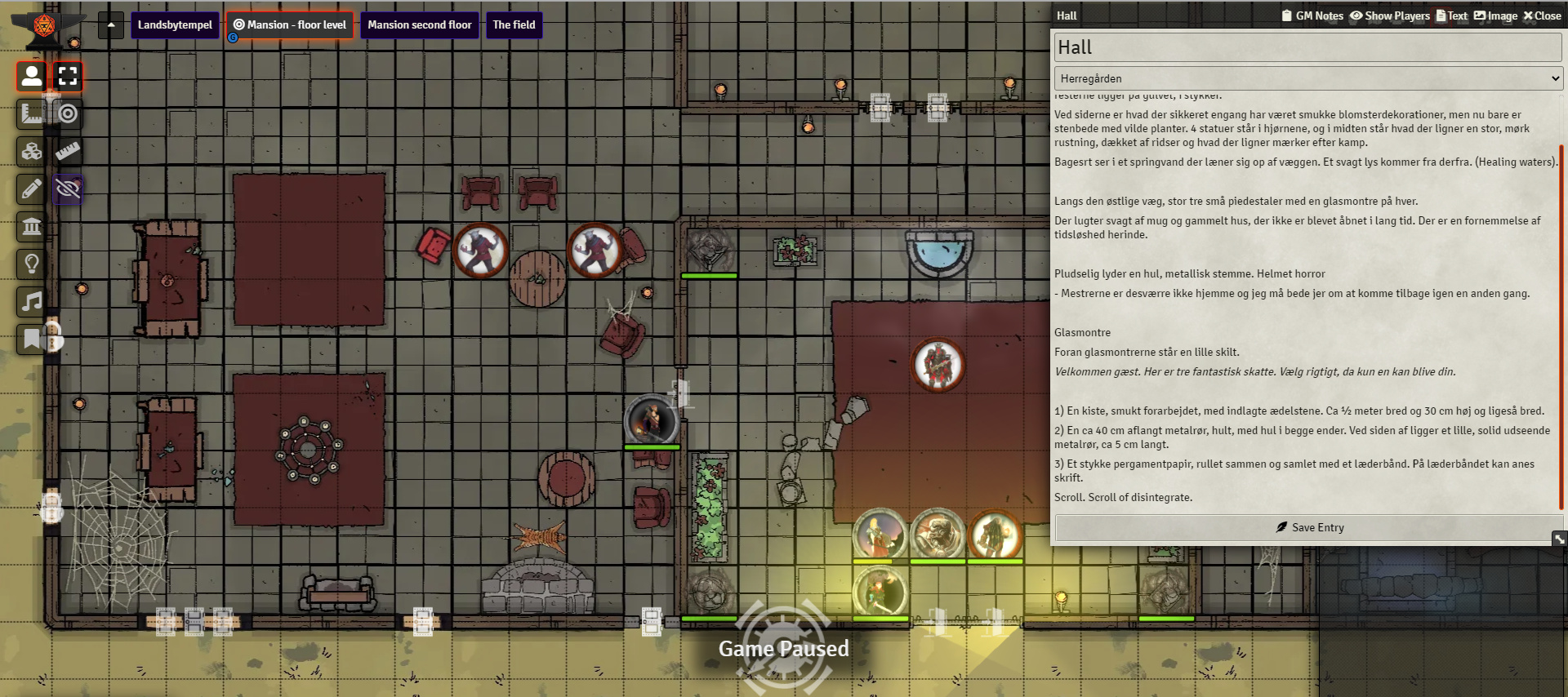Select the measuring ruler icon

click(68, 151)
